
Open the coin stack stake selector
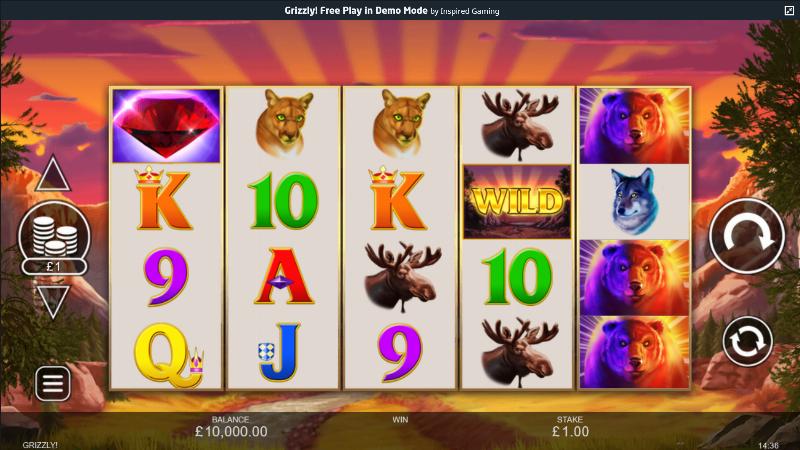[54, 237]
